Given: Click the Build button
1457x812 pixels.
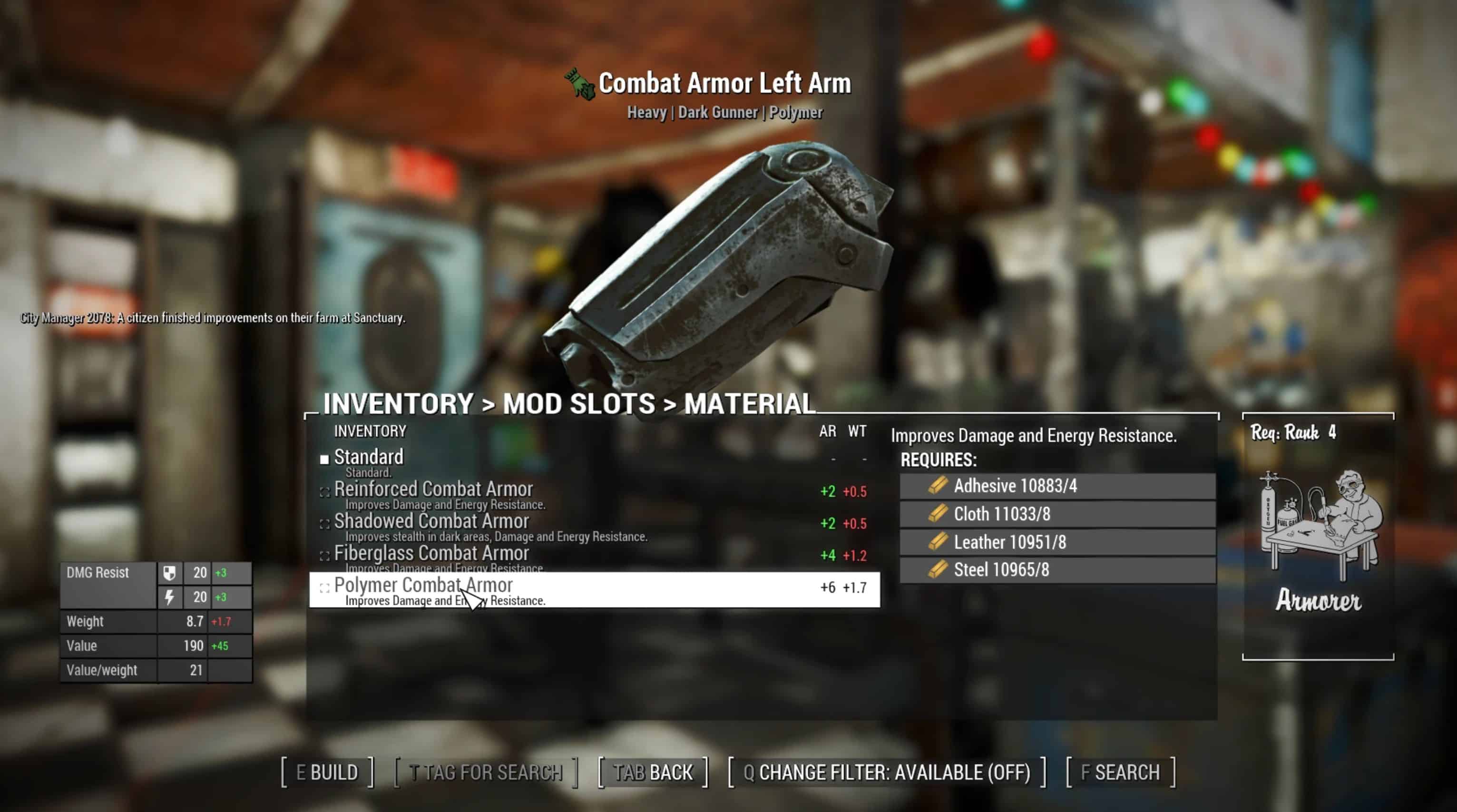Looking at the screenshot, I should coord(327,772).
